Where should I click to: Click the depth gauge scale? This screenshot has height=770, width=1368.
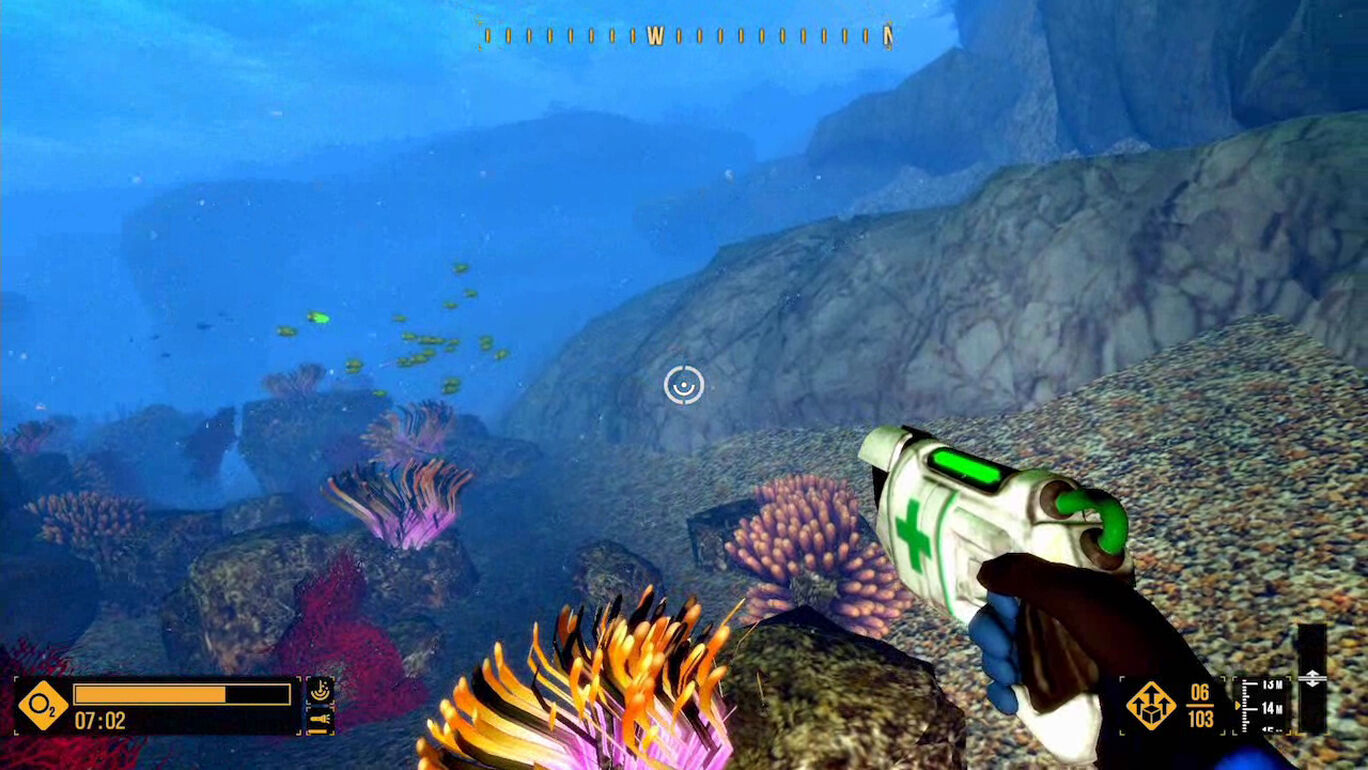1262,706
